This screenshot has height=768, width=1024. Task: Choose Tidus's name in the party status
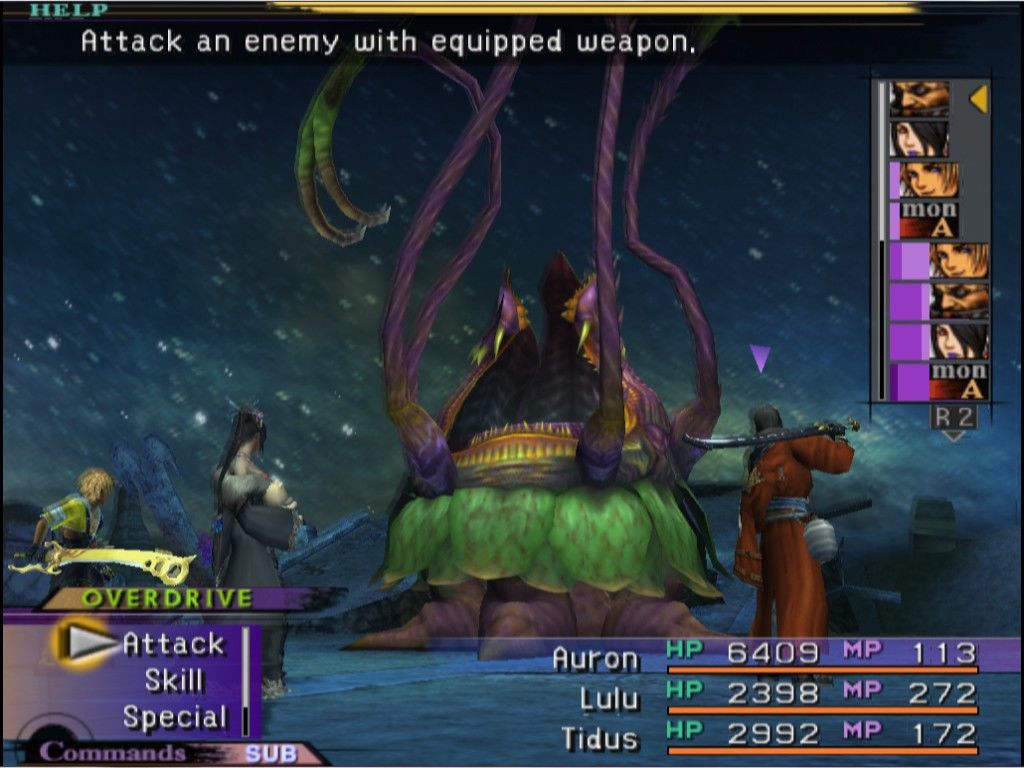(x=600, y=739)
